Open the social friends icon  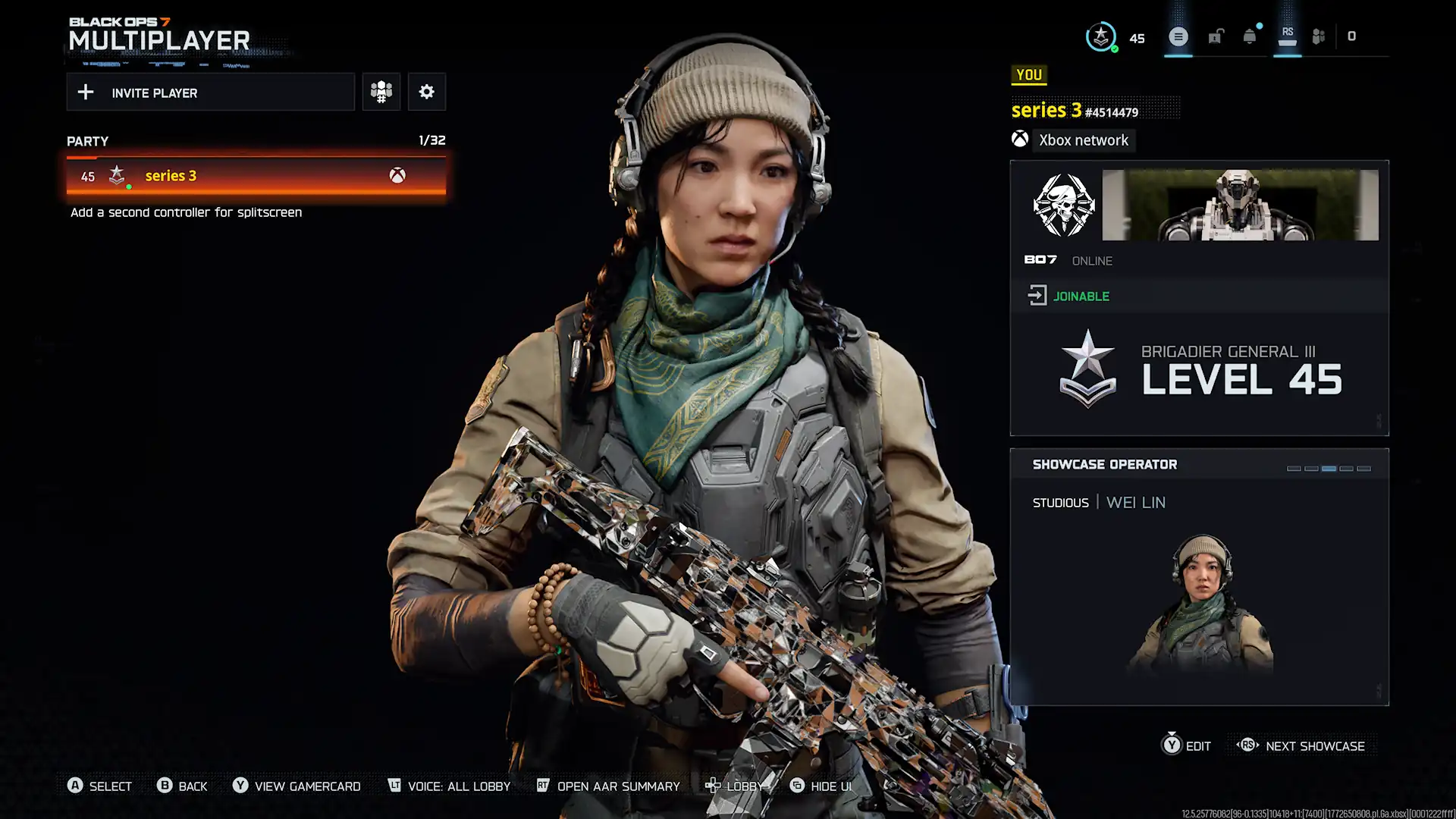click(1318, 36)
